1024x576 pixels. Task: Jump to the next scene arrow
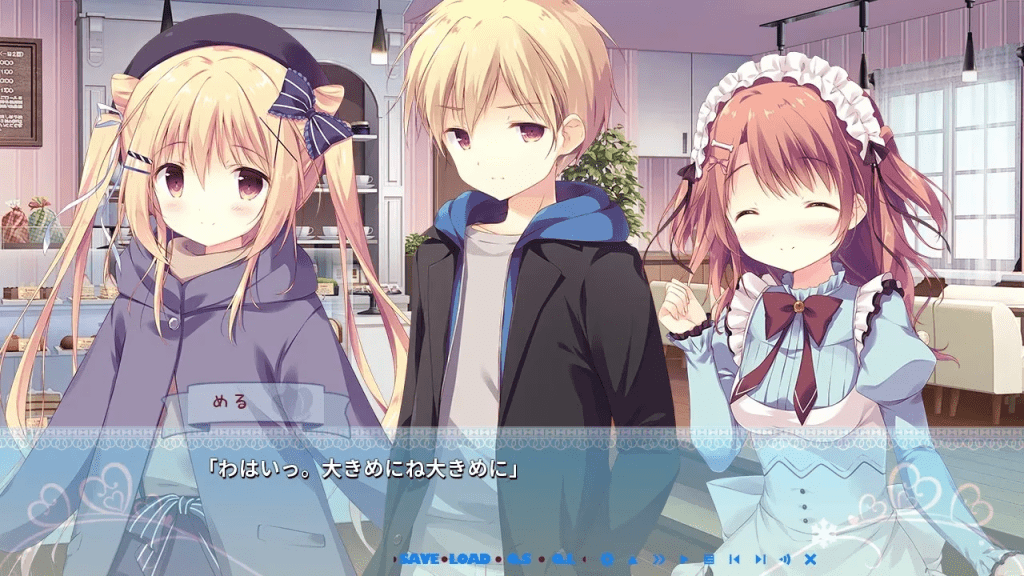(x=760, y=558)
